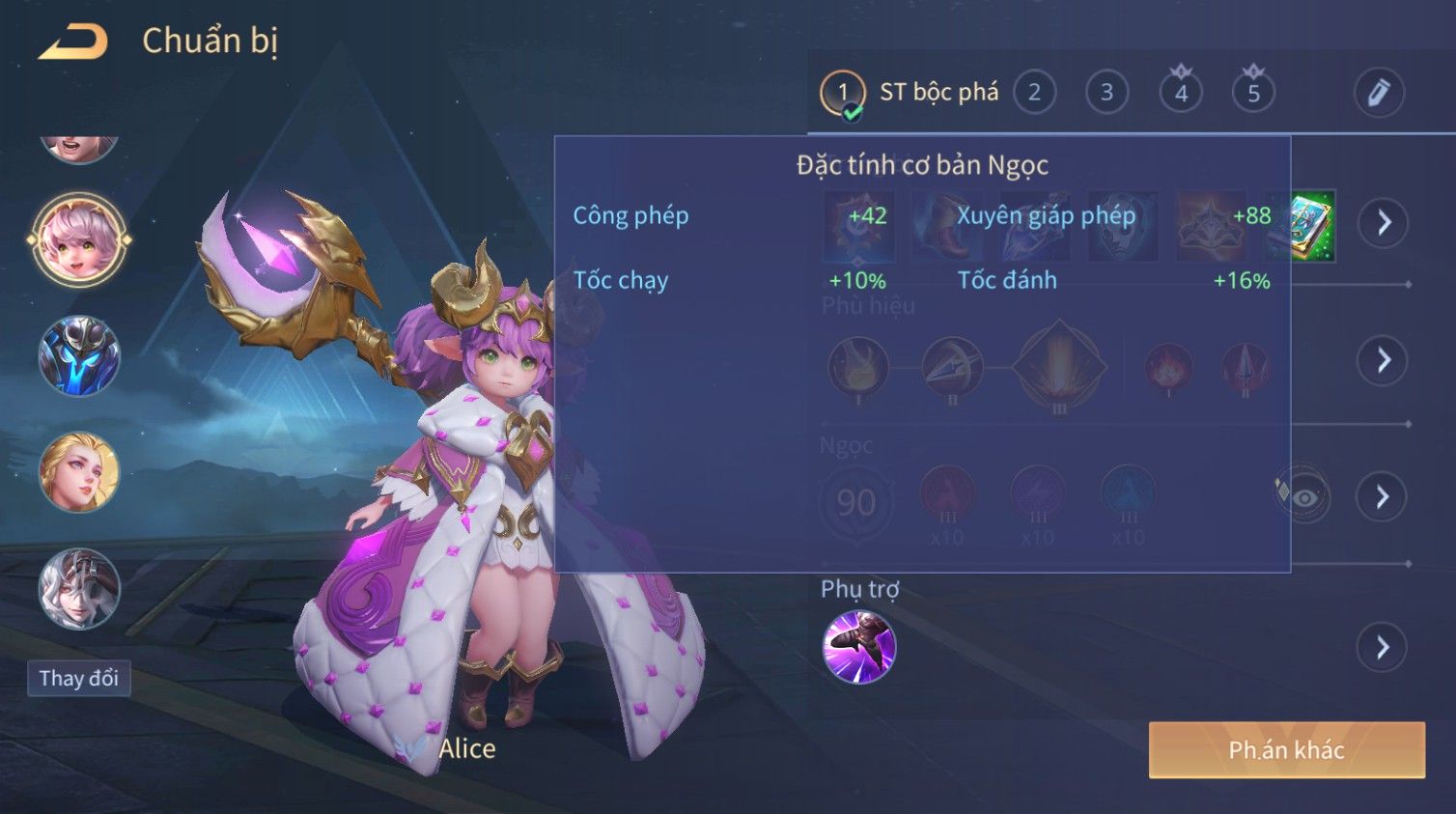
Task: Expand the equipment row arrow
Action: tap(1383, 223)
